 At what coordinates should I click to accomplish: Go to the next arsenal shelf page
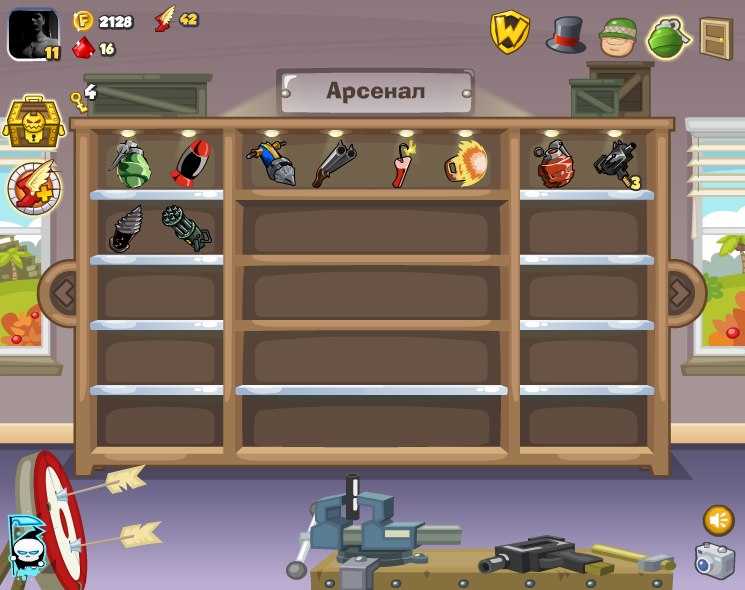pos(680,293)
